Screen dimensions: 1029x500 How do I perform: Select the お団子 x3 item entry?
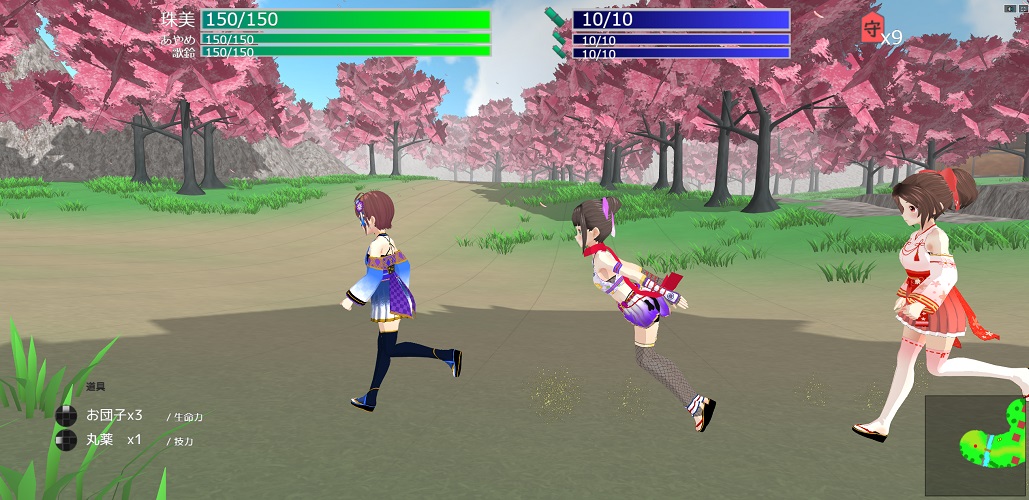[x=114, y=415]
